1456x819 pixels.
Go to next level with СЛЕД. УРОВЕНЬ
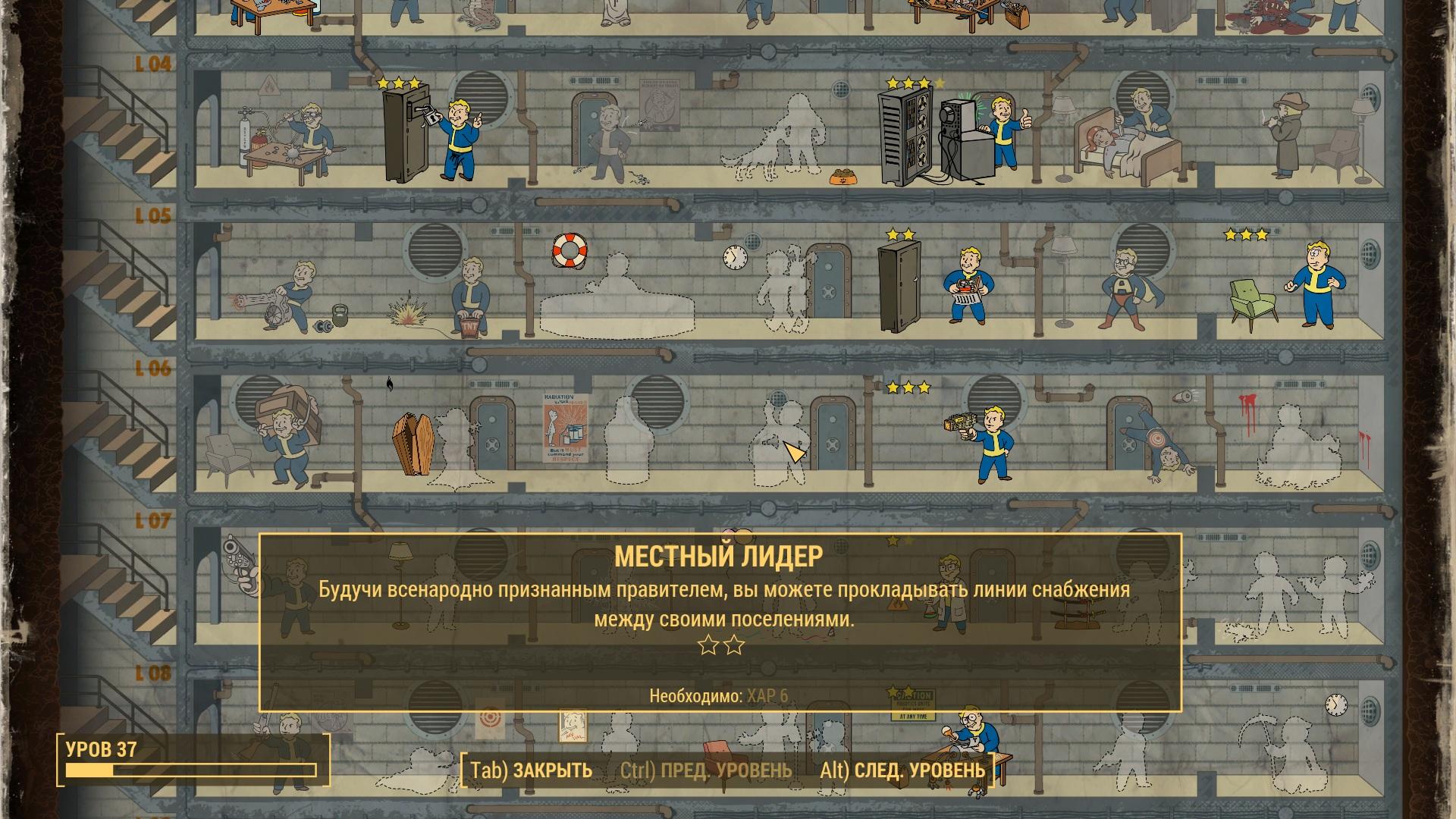[902, 770]
